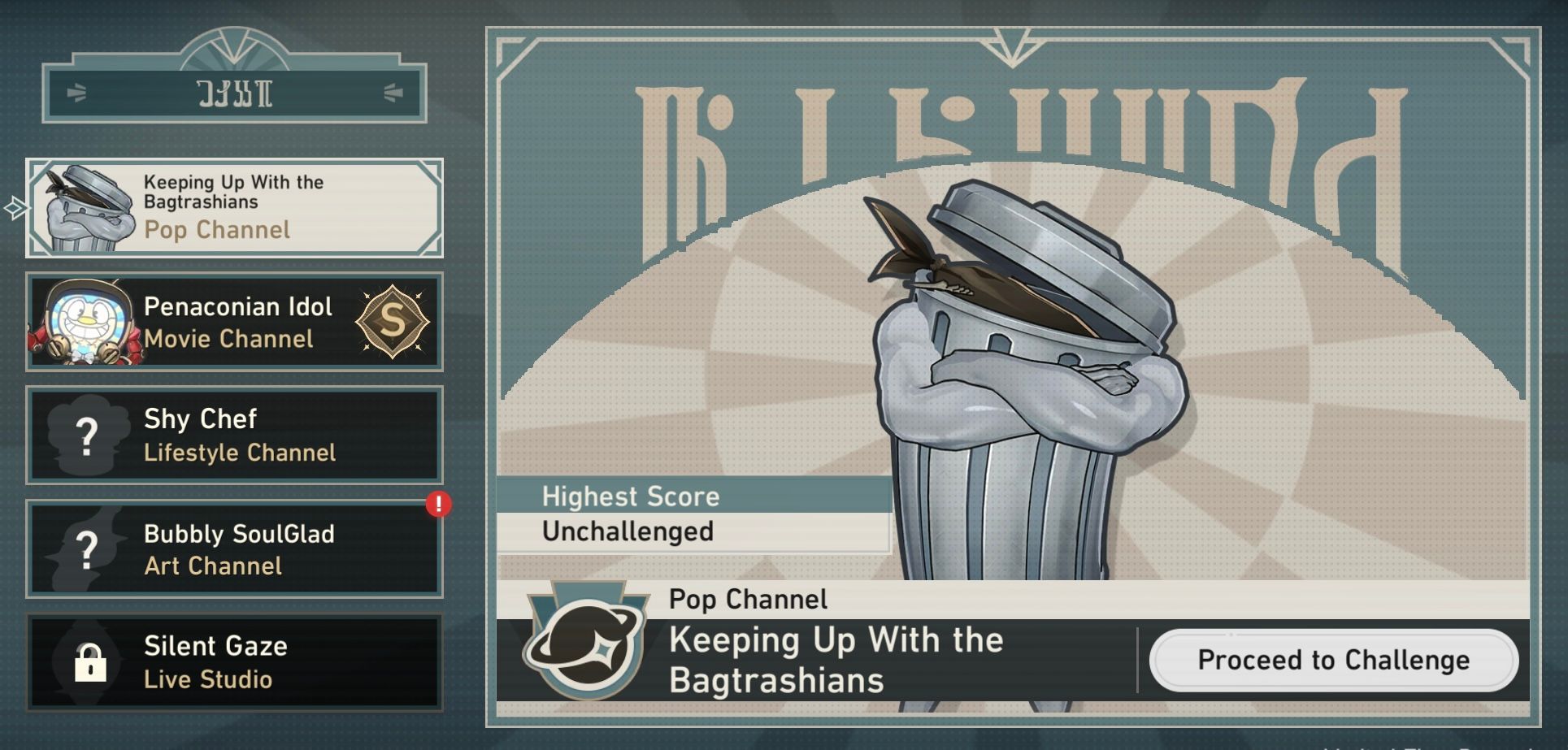Open the Penaconian Idol Movie Channel entry
Image resolution: width=1568 pixels, height=750 pixels.
point(234,322)
